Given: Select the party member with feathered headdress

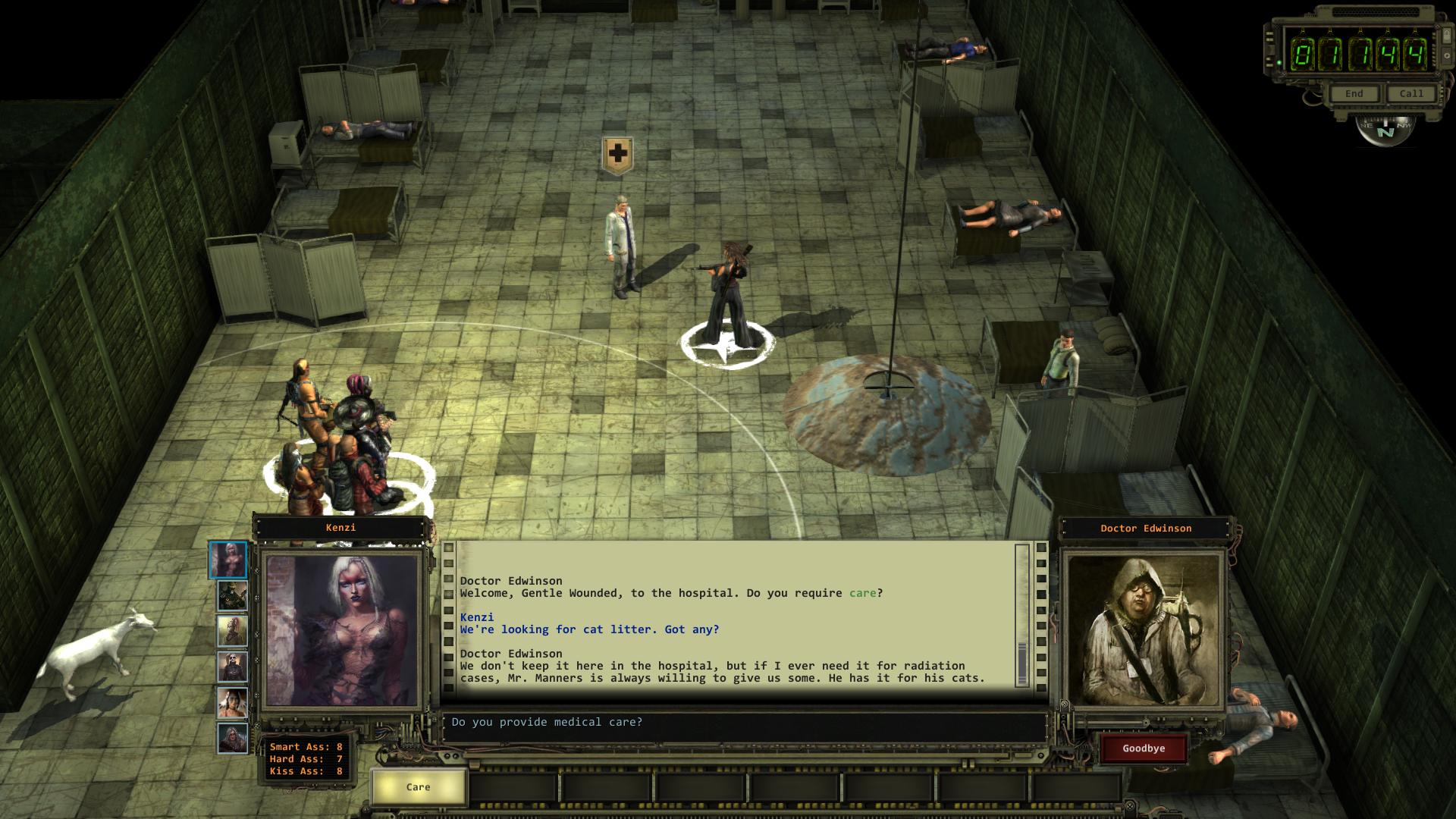Looking at the screenshot, I should [232, 703].
